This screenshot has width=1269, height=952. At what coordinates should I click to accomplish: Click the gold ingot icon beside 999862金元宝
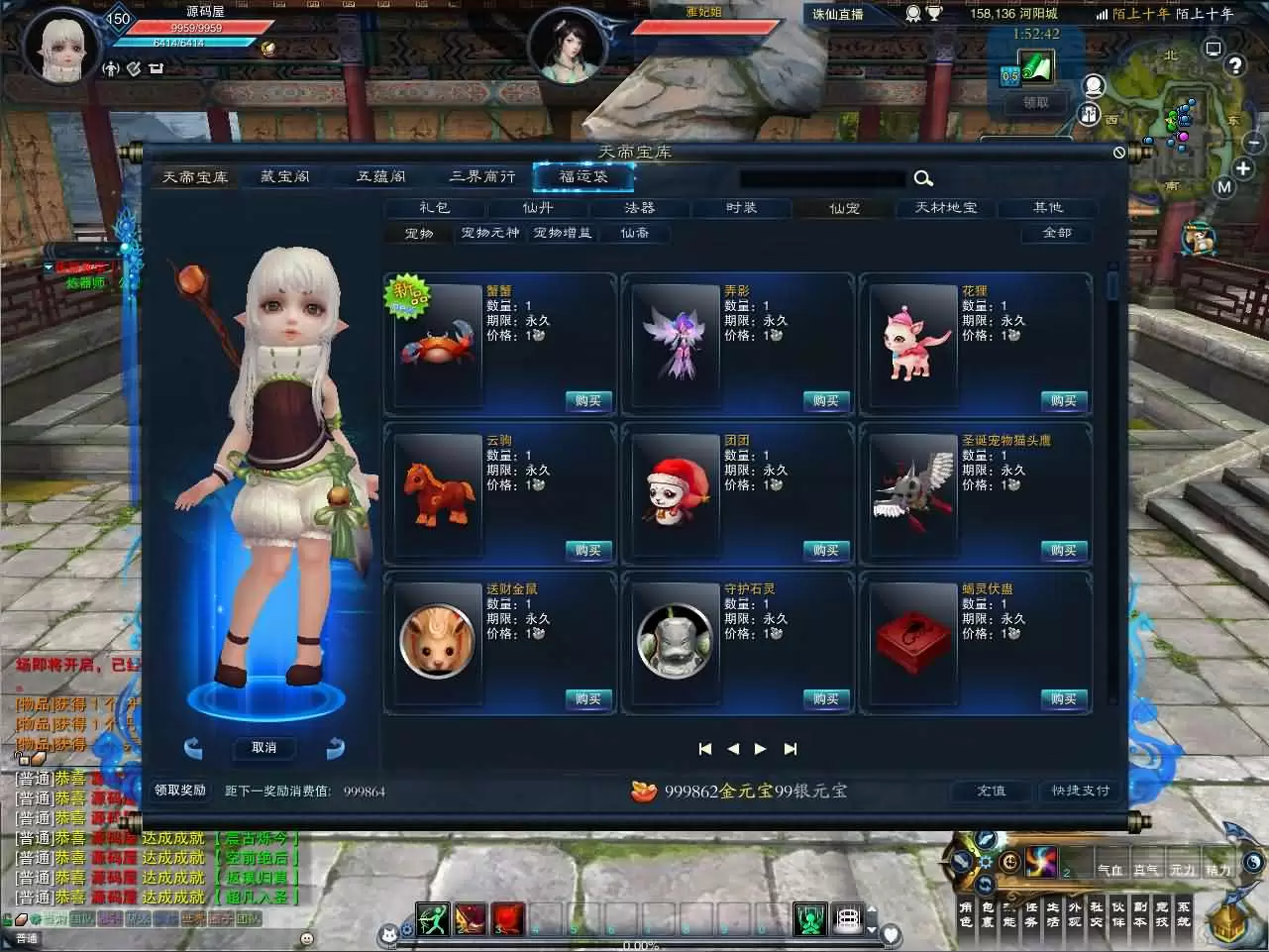click(x=645, y=791)
